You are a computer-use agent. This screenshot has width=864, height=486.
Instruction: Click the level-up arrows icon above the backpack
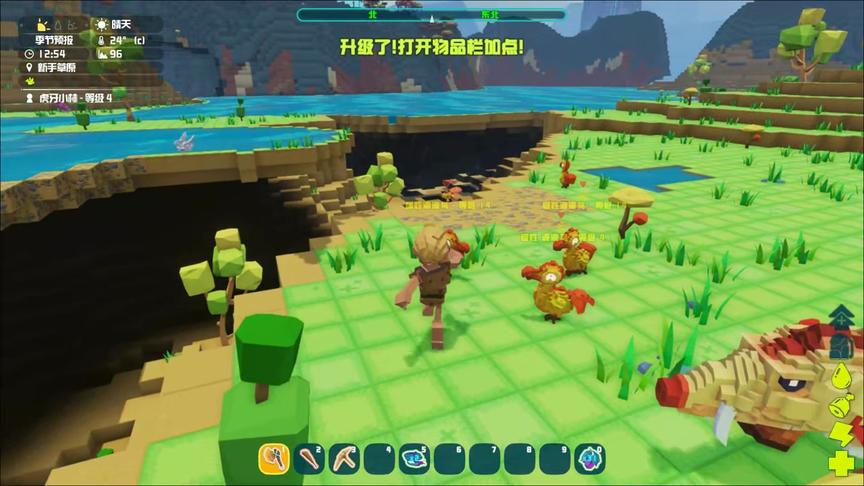pyautogui.click(x=843, y=317)
